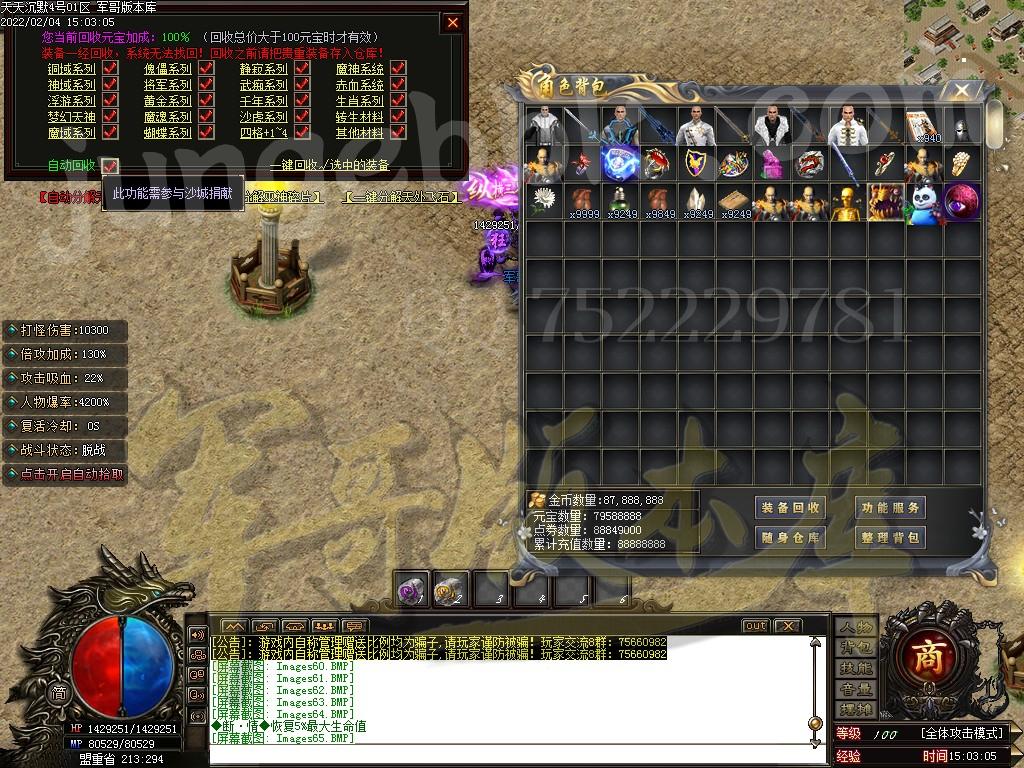Select the golden skeleton item in bag
Viewport: 1024px width, 768px height.
pos(848,203)
